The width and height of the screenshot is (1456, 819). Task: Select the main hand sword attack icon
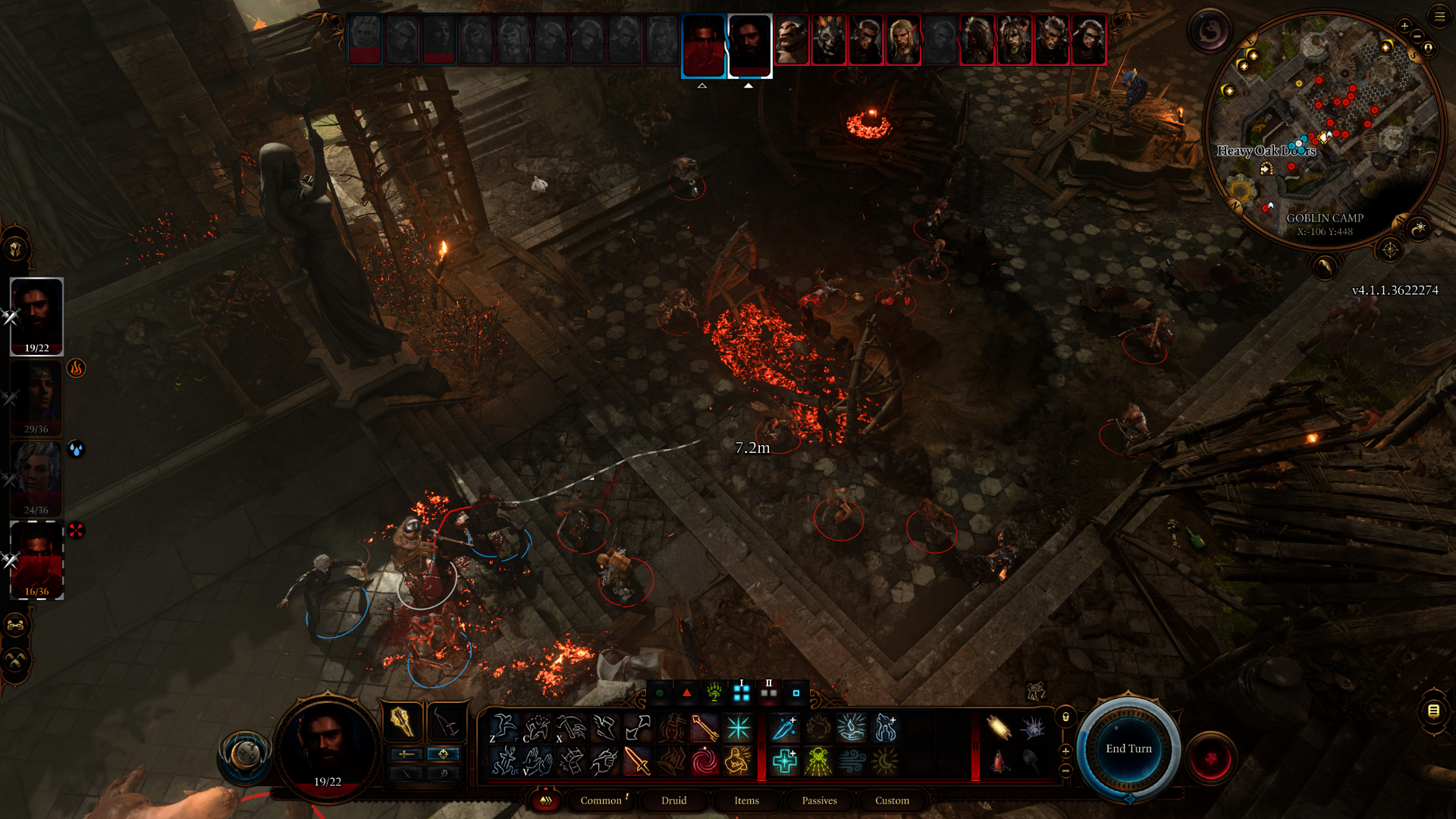coord(637,761)
